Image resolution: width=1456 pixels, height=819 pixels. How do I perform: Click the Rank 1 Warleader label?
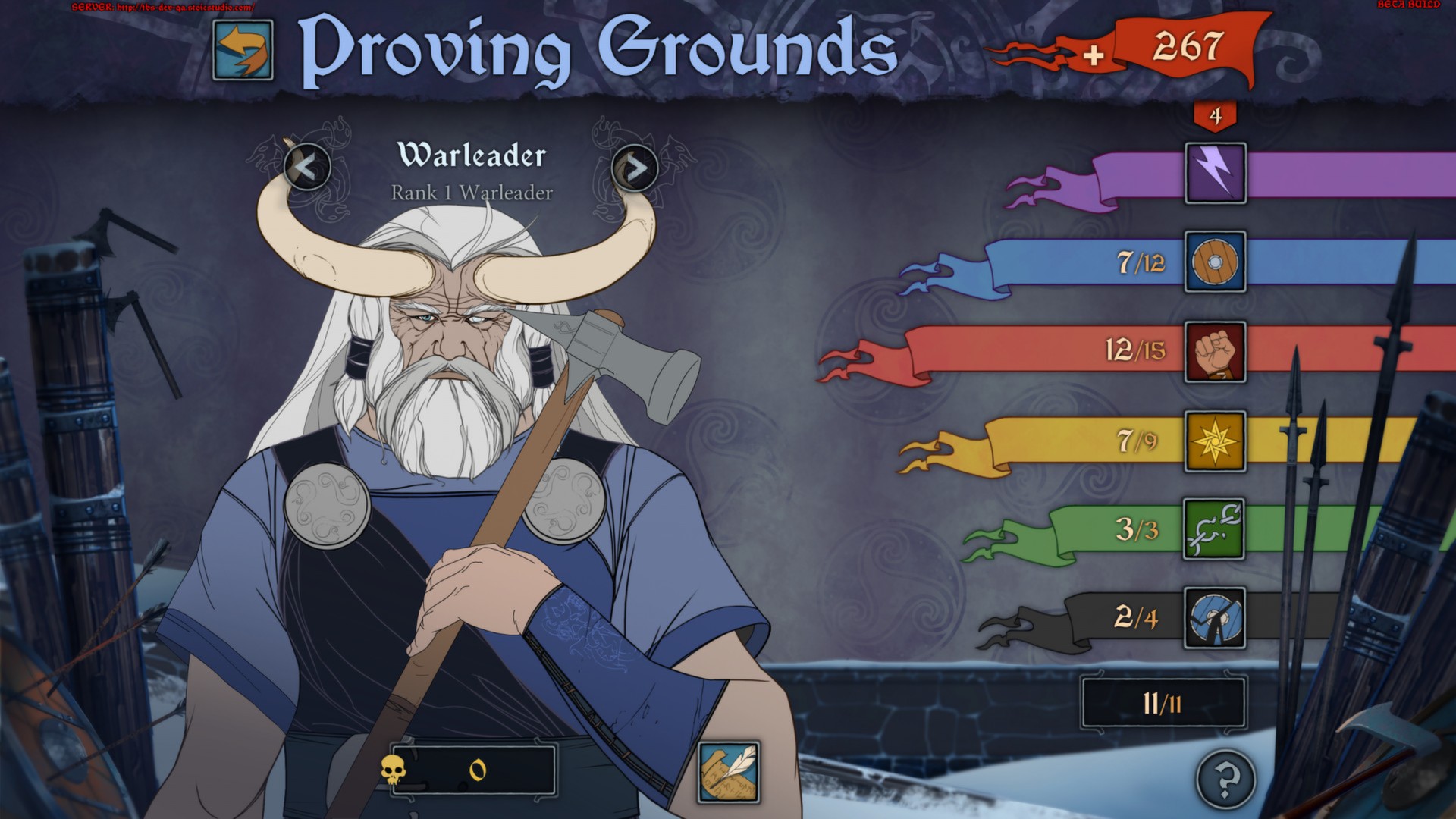click(470, 192)
